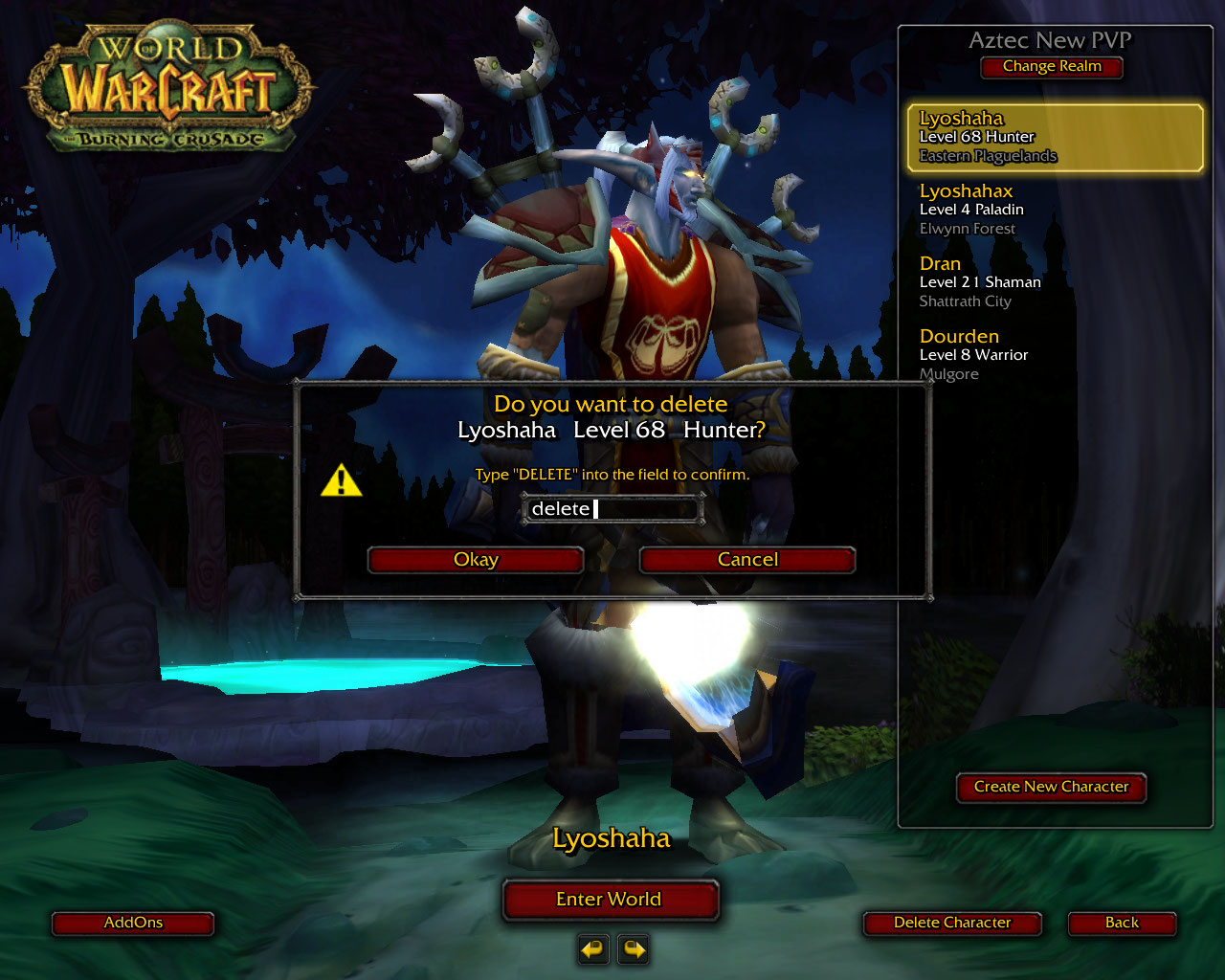Focus the DELETE confirmation text field
The width and height of the screenshot is (1225, 980).
click(612, 509)
